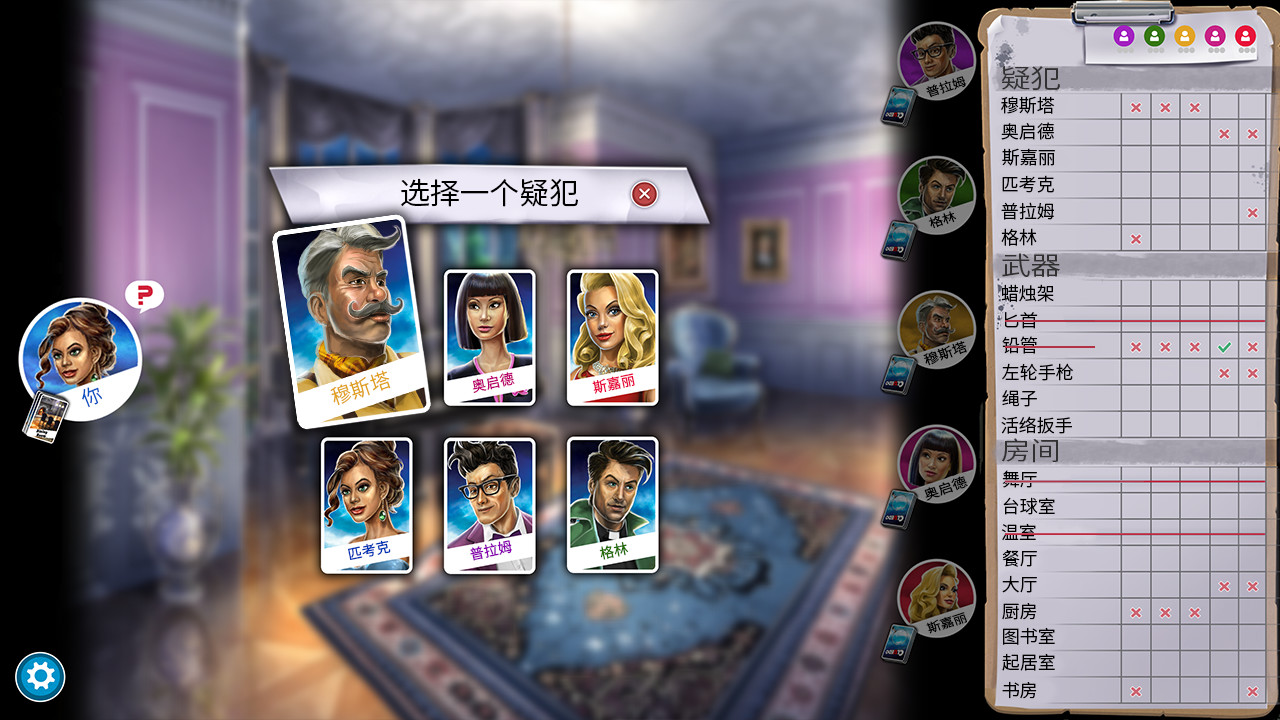This screenshot has height=720, width=1280.
Task: Click 普拉姆 opponent portrait in the right sidebar
Action: click(938, 62)
